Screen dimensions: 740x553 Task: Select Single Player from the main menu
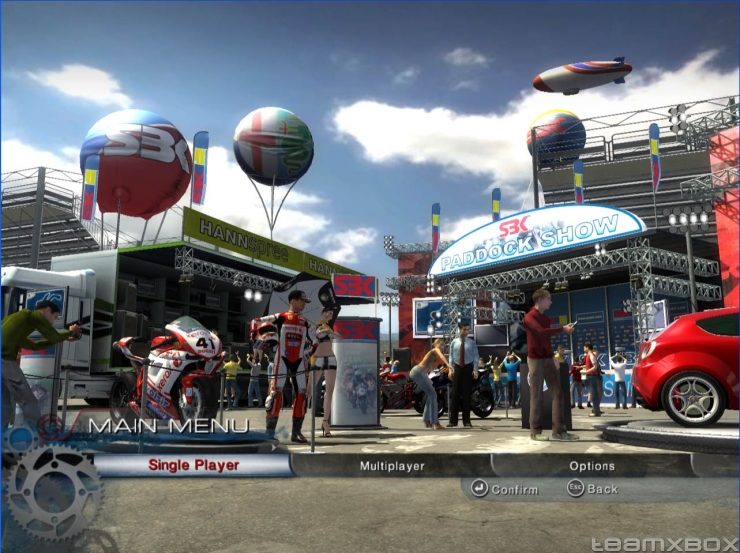coord(193,465)
